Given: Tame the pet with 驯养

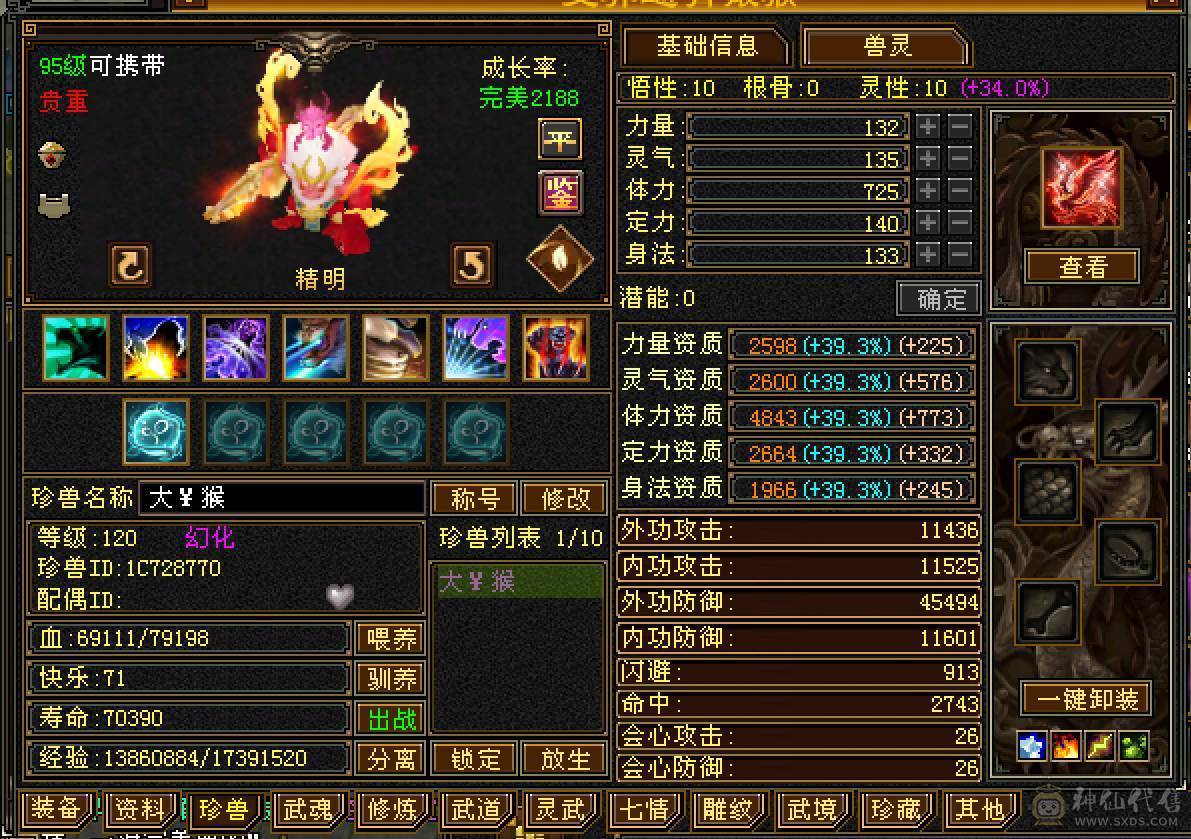Looking at the screenshot, I should [x=390, y=678].
